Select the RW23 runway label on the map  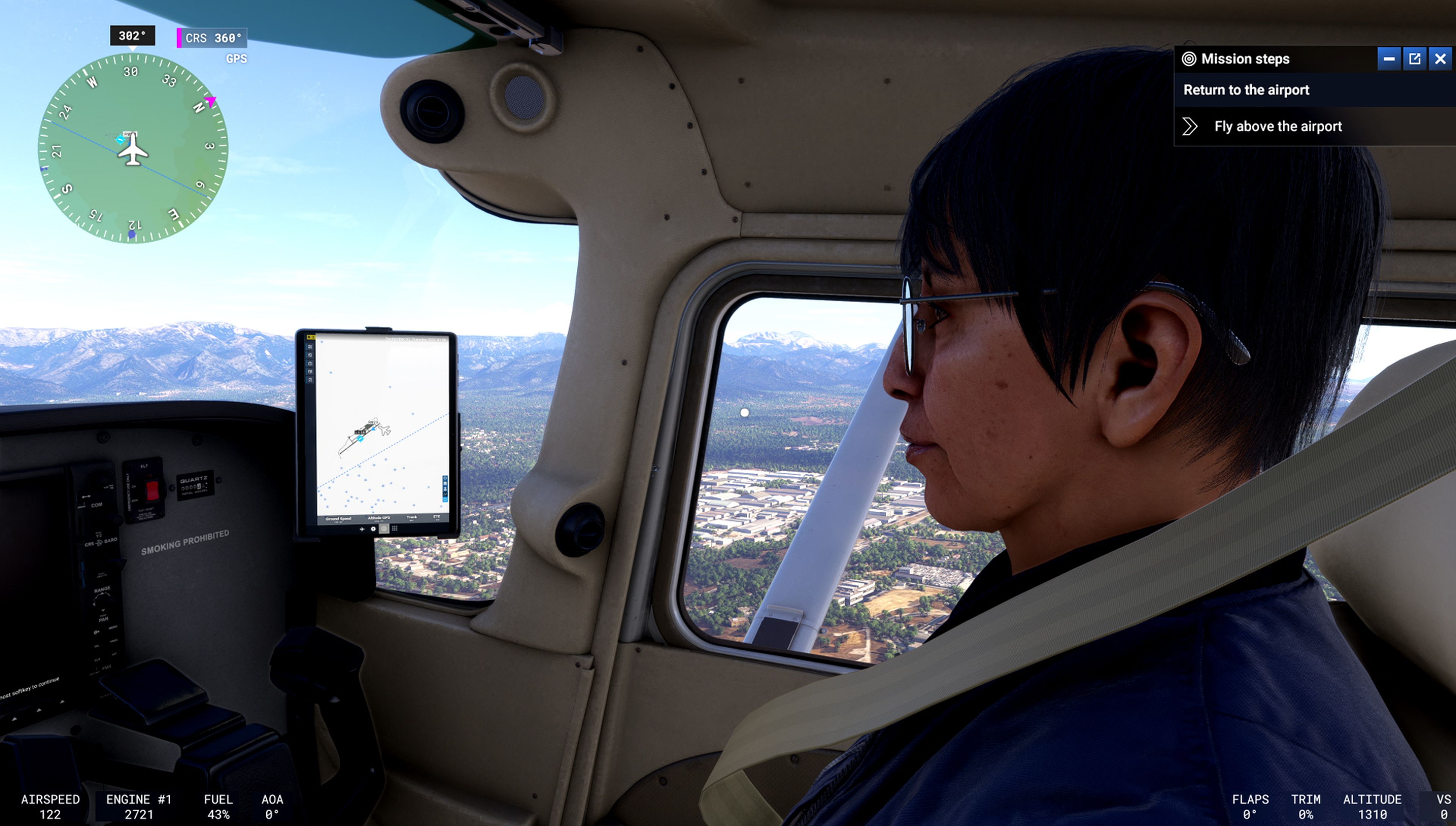click(x=373, y=422)
